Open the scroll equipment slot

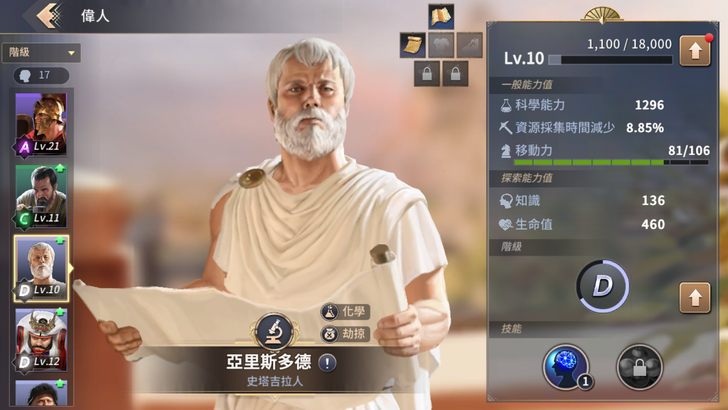click(x=413, y=44)
